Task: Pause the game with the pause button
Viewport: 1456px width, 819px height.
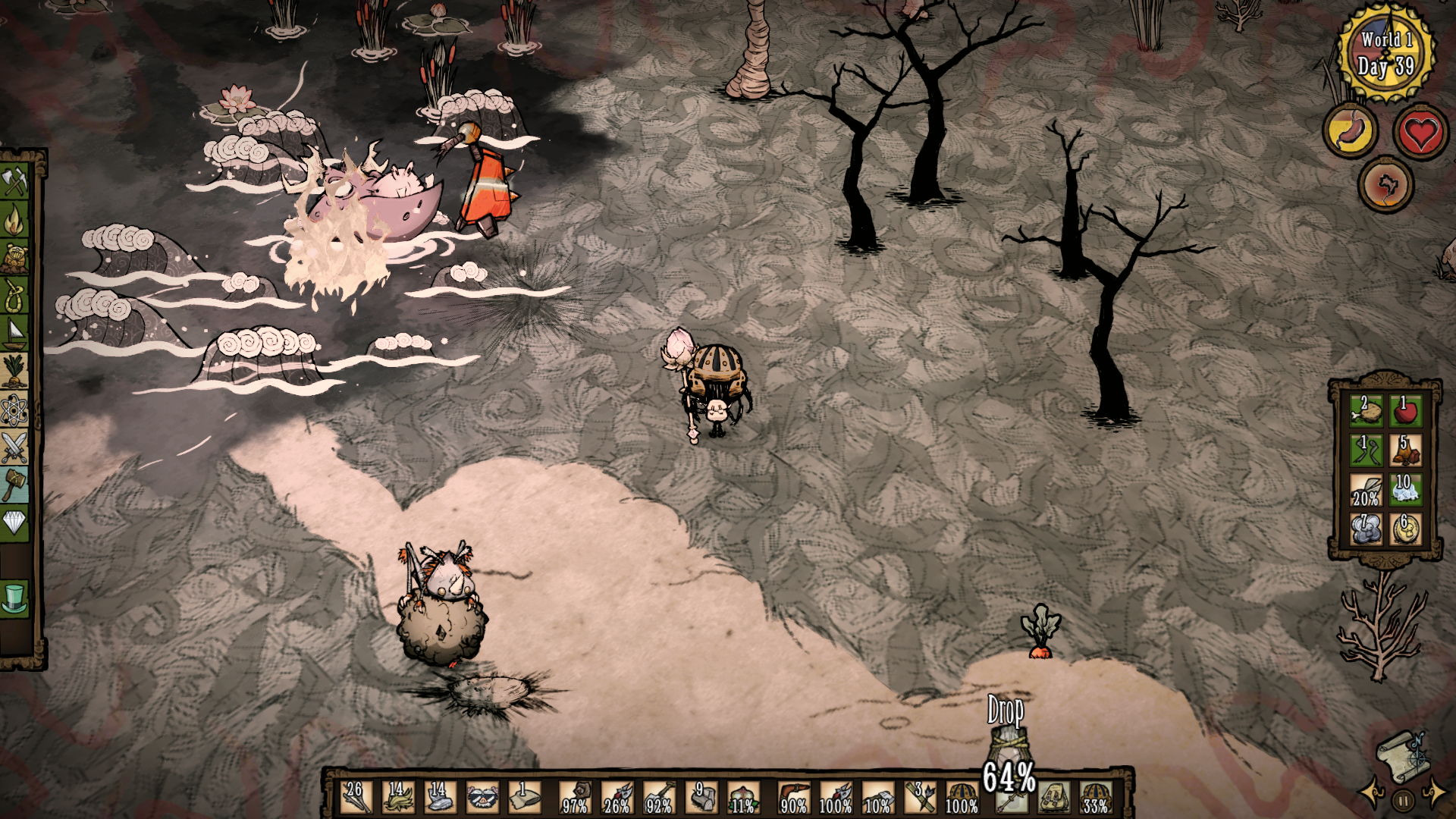Action: (1403, 800)
